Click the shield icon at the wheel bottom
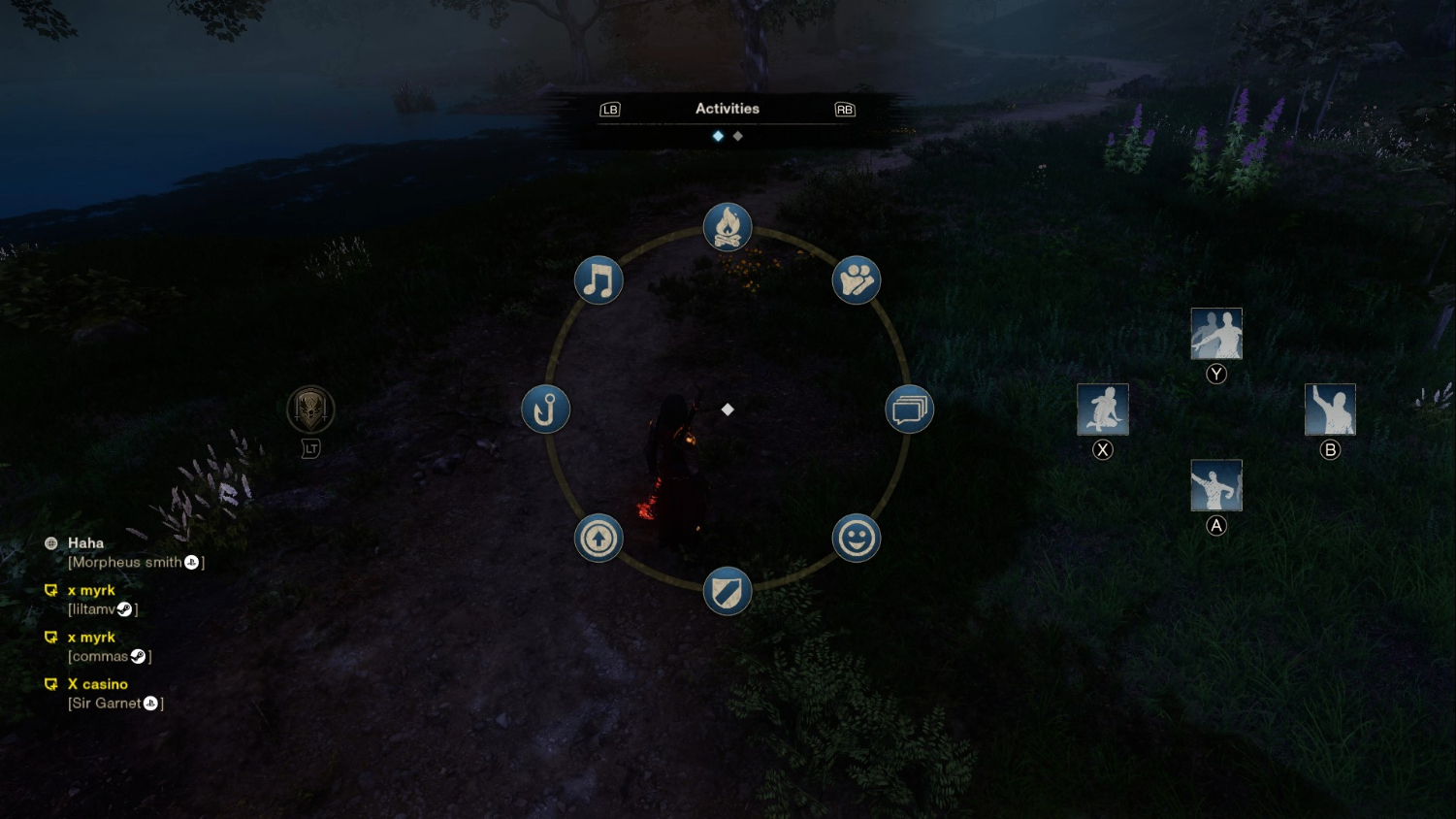 (728, 591)
